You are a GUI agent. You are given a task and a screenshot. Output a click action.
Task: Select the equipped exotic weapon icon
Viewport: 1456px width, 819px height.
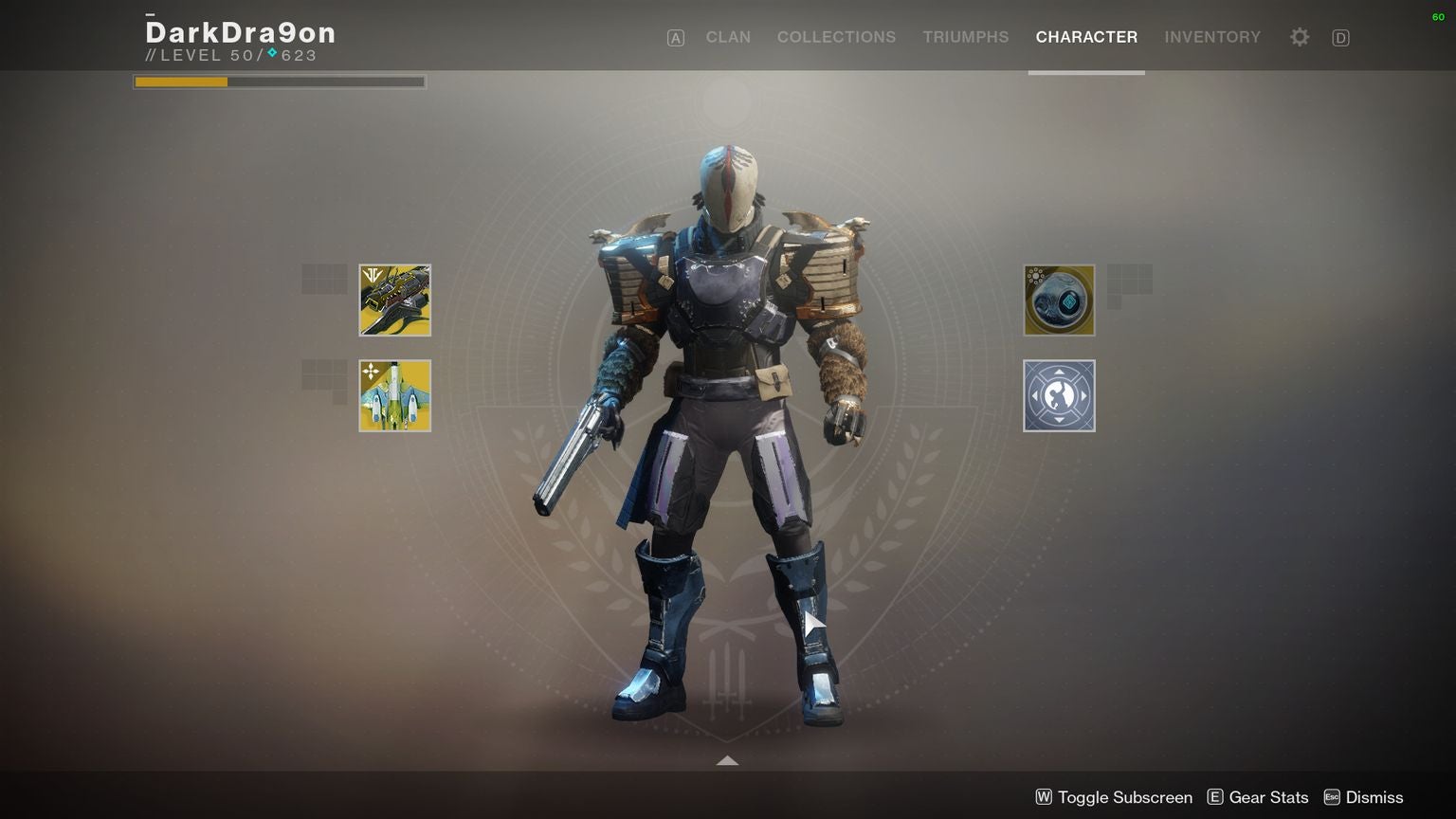(394, 300)
